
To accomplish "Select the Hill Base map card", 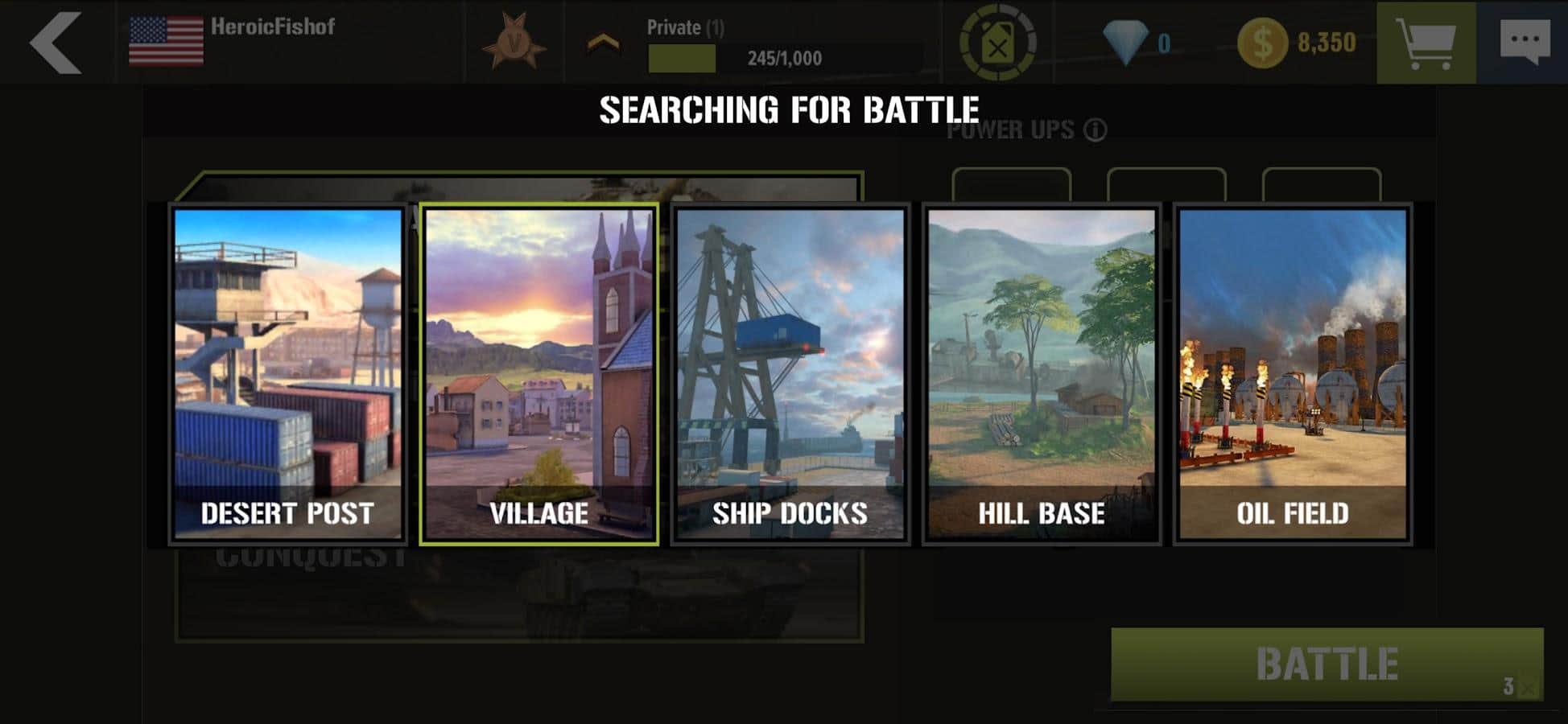I will pos(1041,374).
